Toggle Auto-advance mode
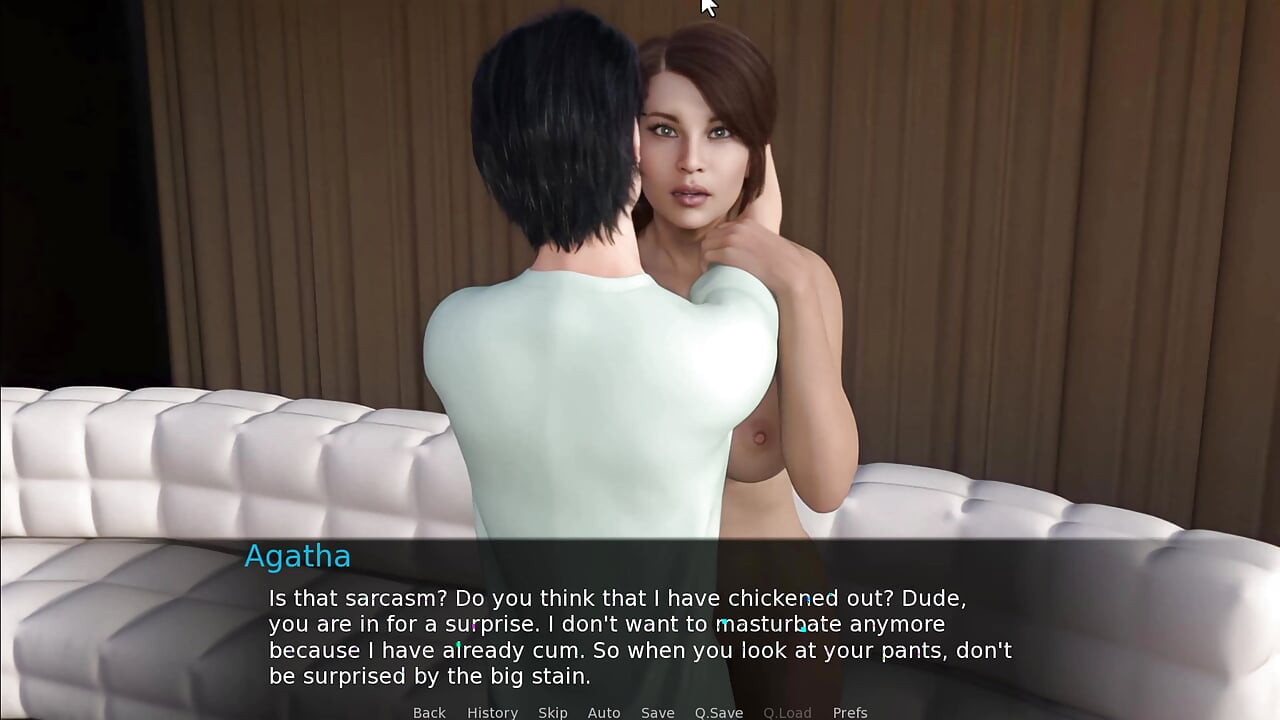This screenshot has height=720, width=1280. pyautogui.click(x=604, y=712)
